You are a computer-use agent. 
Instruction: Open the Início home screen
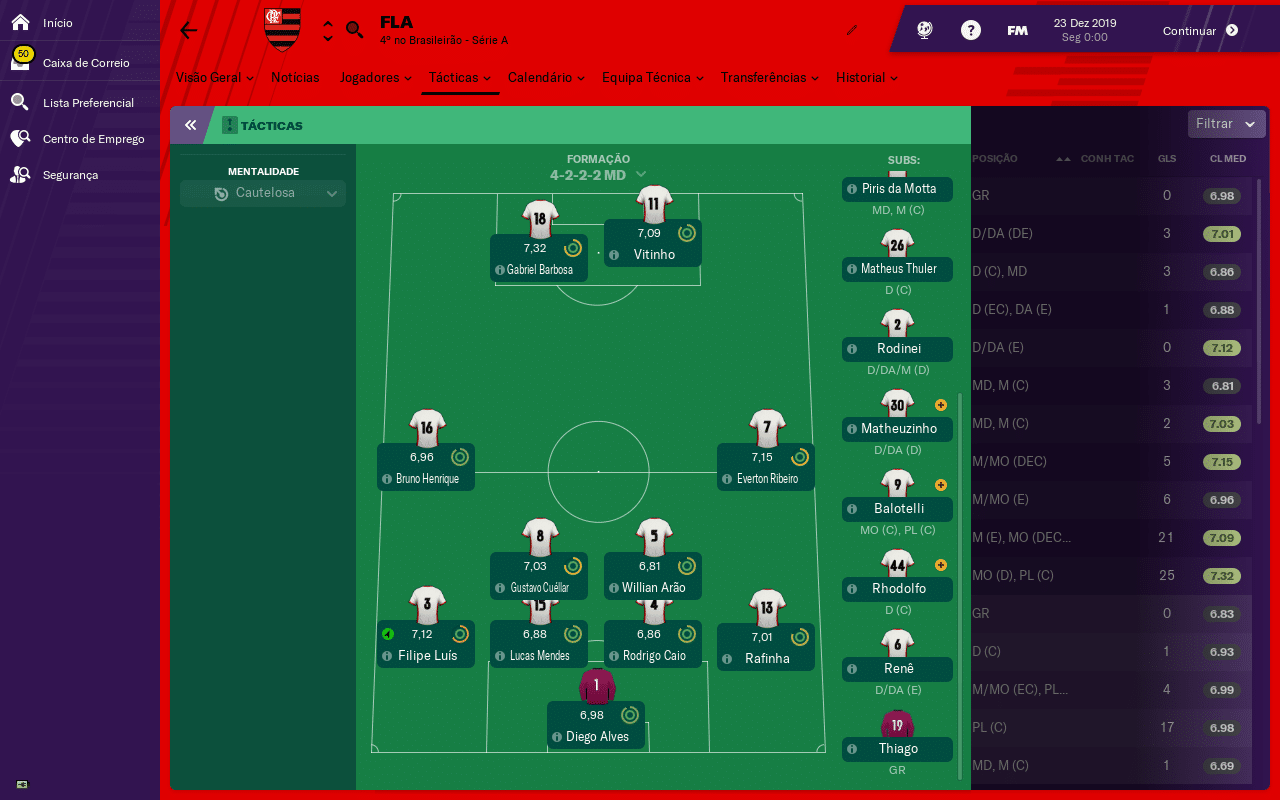click(57, 22)
